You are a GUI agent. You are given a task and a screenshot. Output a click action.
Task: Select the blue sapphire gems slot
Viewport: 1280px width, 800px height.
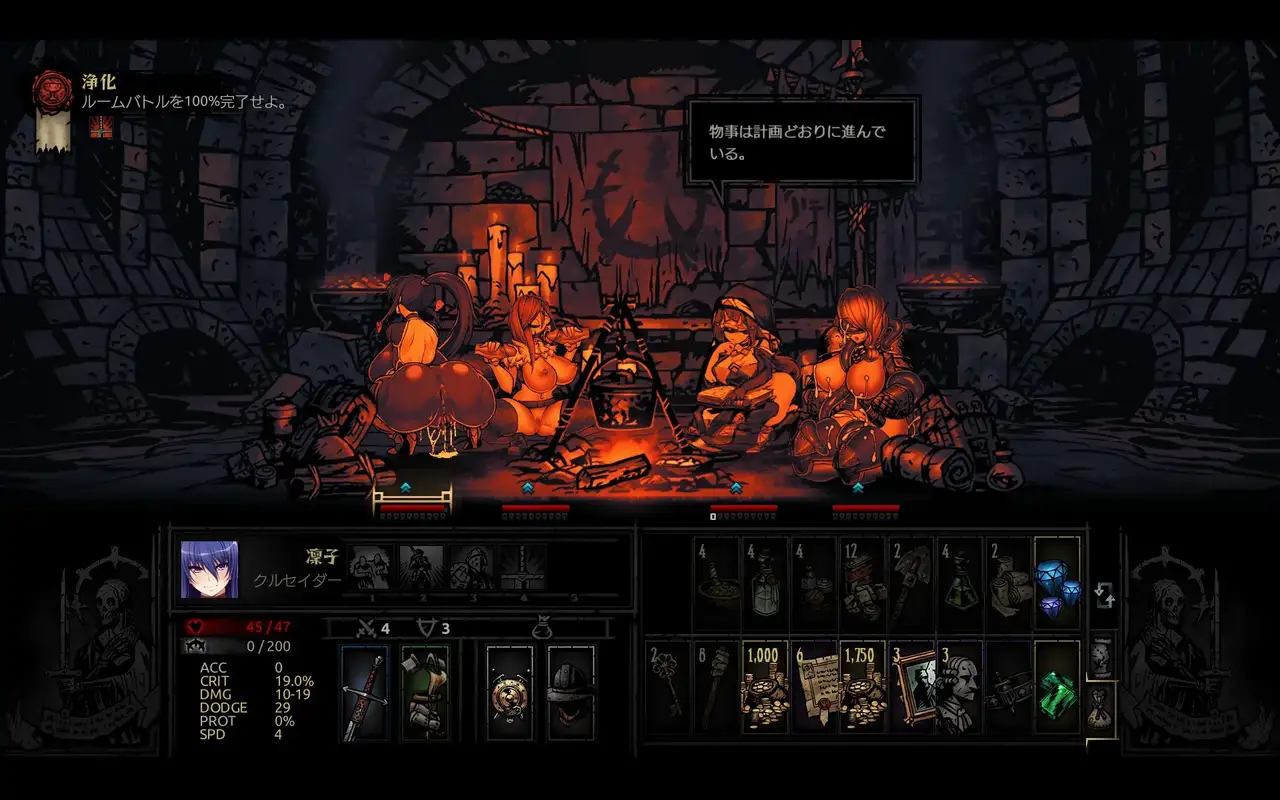point(1057,584)
